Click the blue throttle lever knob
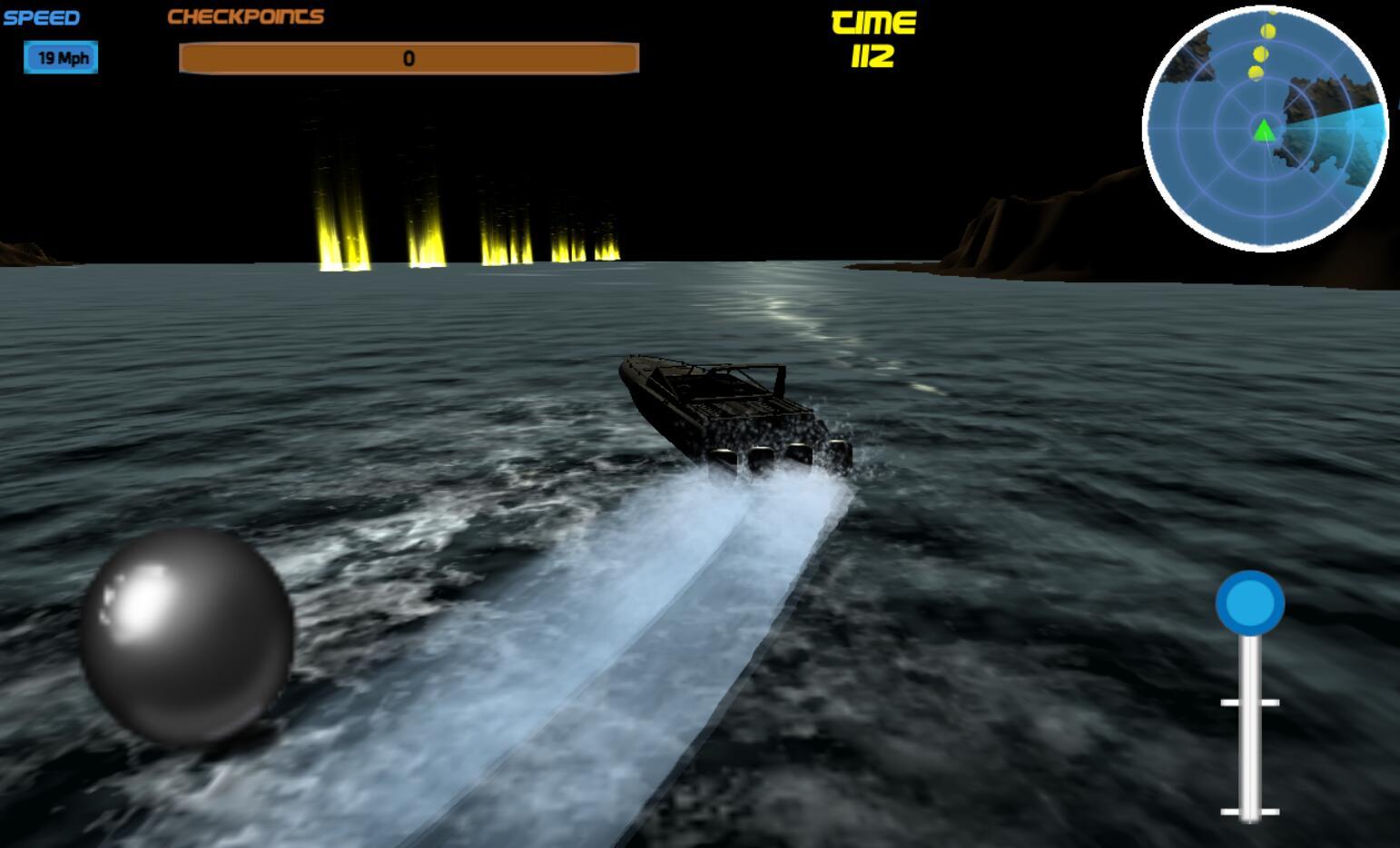This screenshot has width=1400, height=848. click(1250, 602)
